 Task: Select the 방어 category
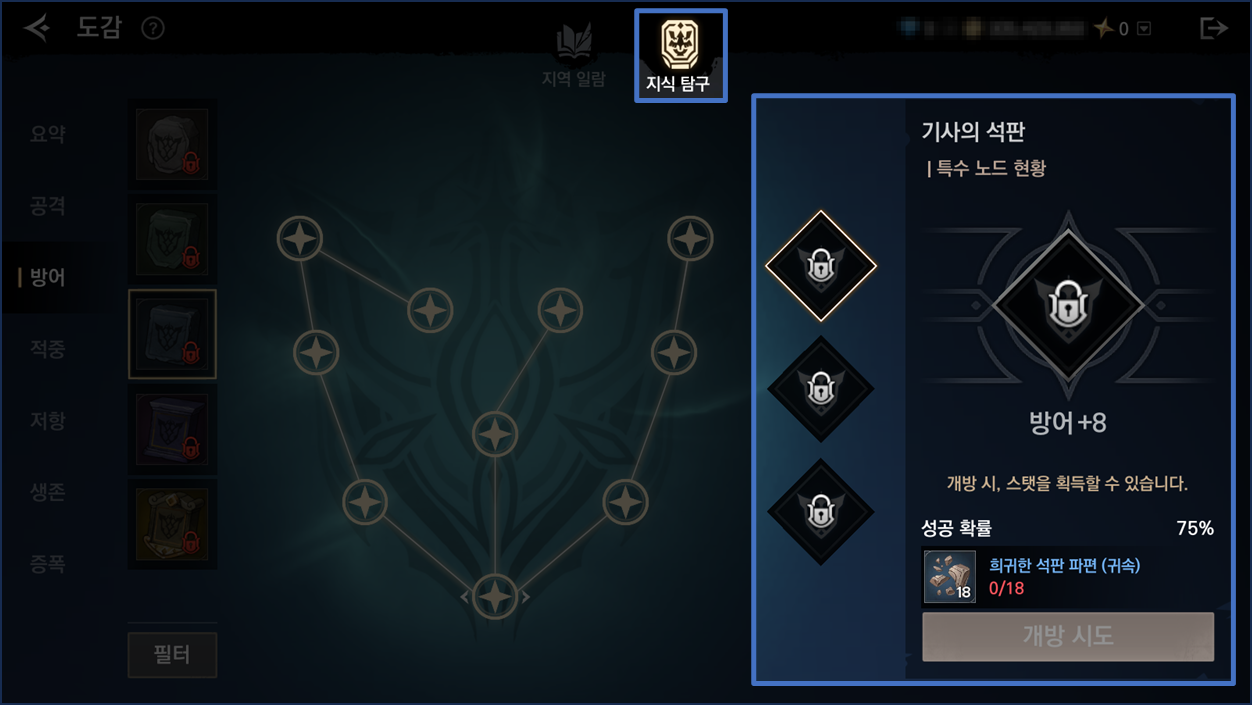click(48, 277)
